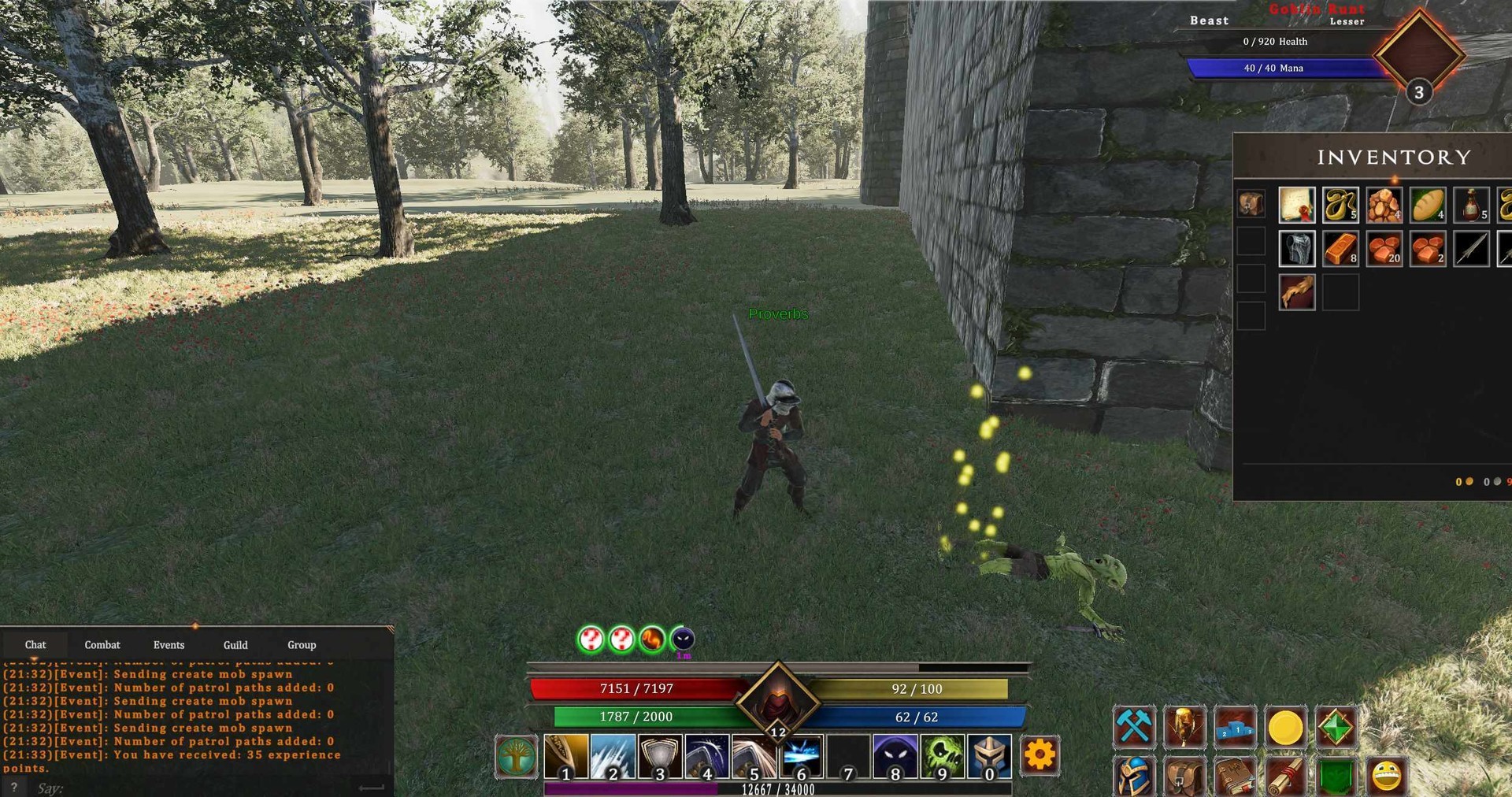Open settings with the orange gear icon
Screen dimensions: 1512x797
click(x=1039, y=755)
